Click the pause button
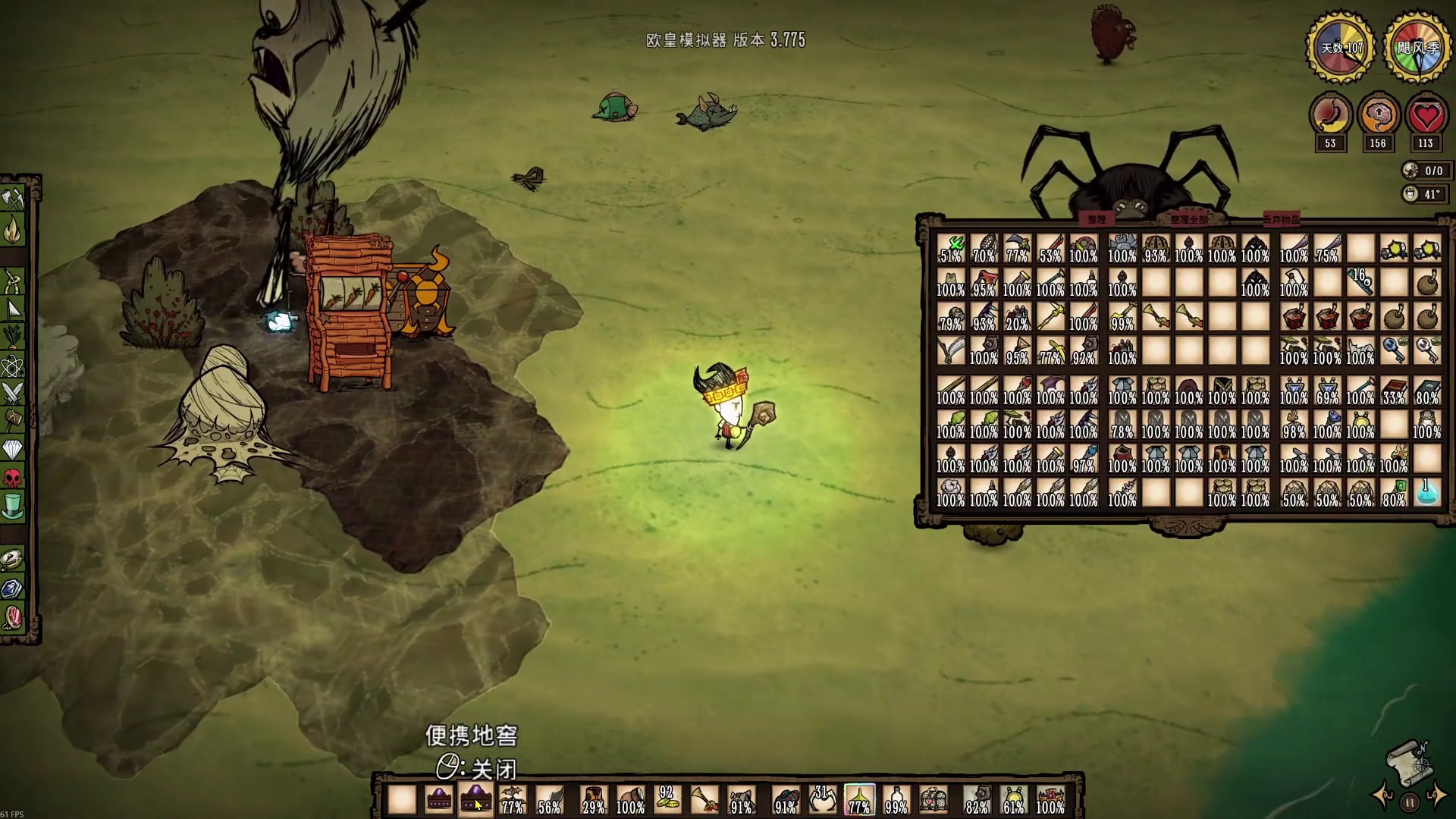 (x=1409, y=802)
